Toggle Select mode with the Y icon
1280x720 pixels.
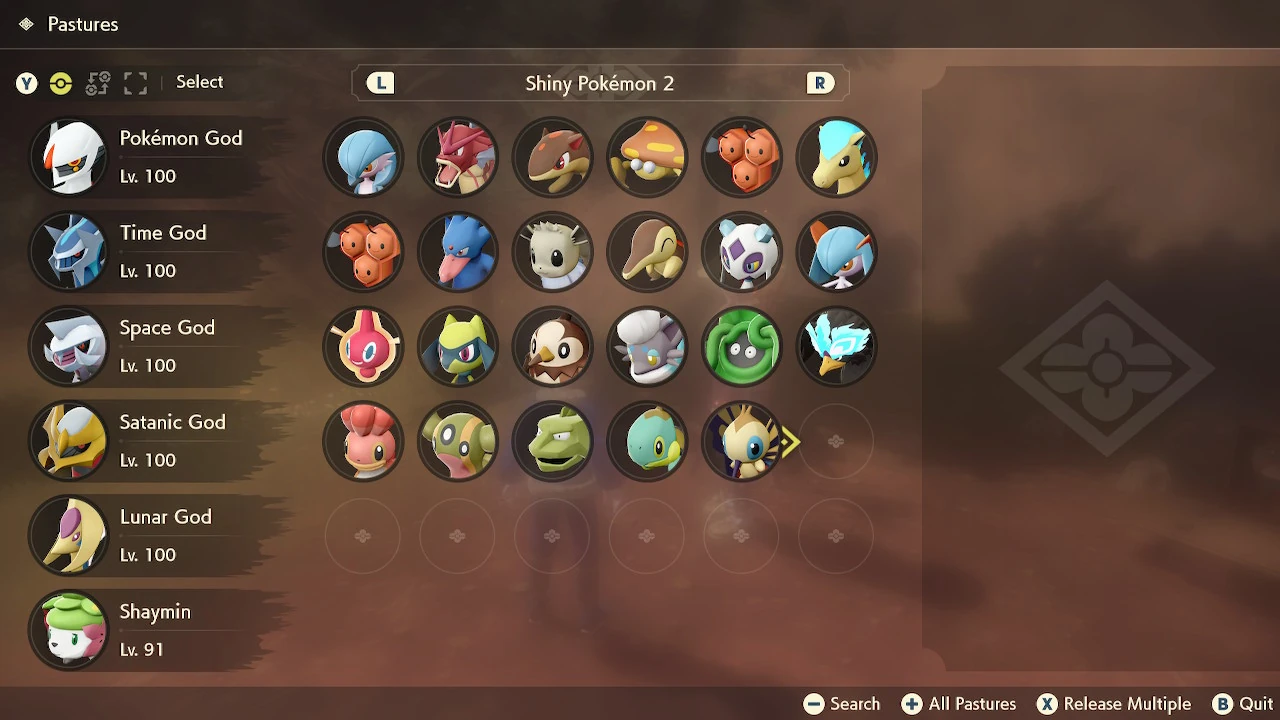click(26, 84)
